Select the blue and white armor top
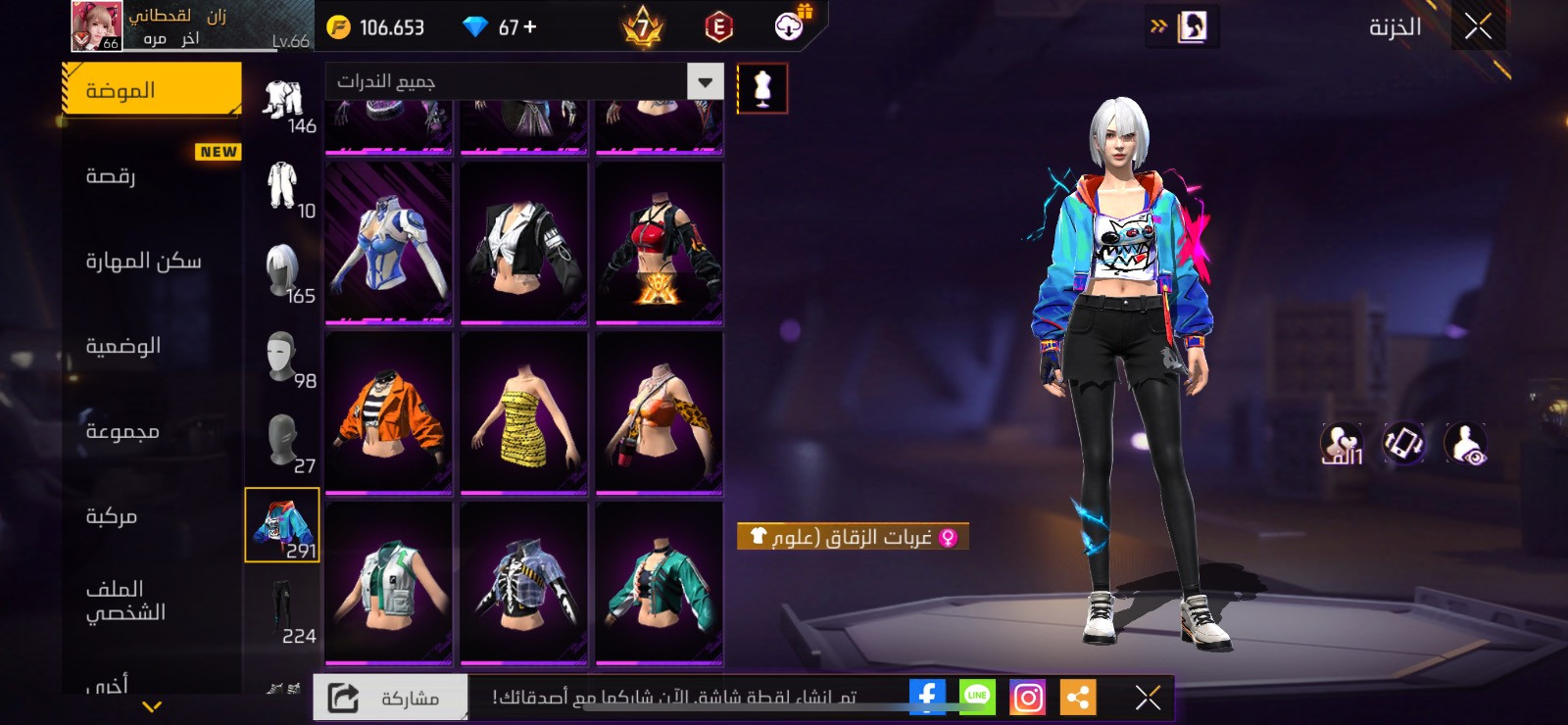The height and width of the screenshot is (725, 1568). [x=389, y=243]
